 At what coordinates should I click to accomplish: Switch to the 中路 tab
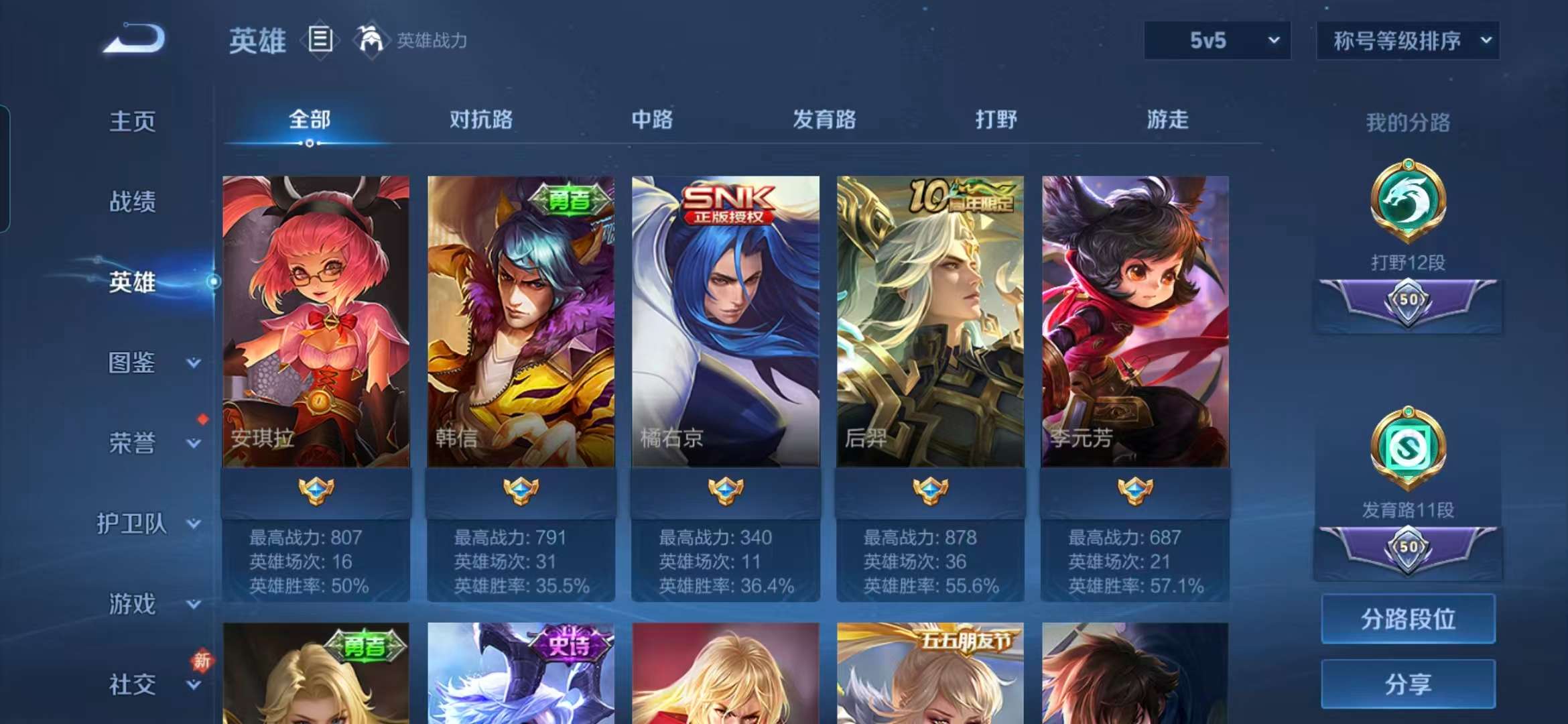652,120
